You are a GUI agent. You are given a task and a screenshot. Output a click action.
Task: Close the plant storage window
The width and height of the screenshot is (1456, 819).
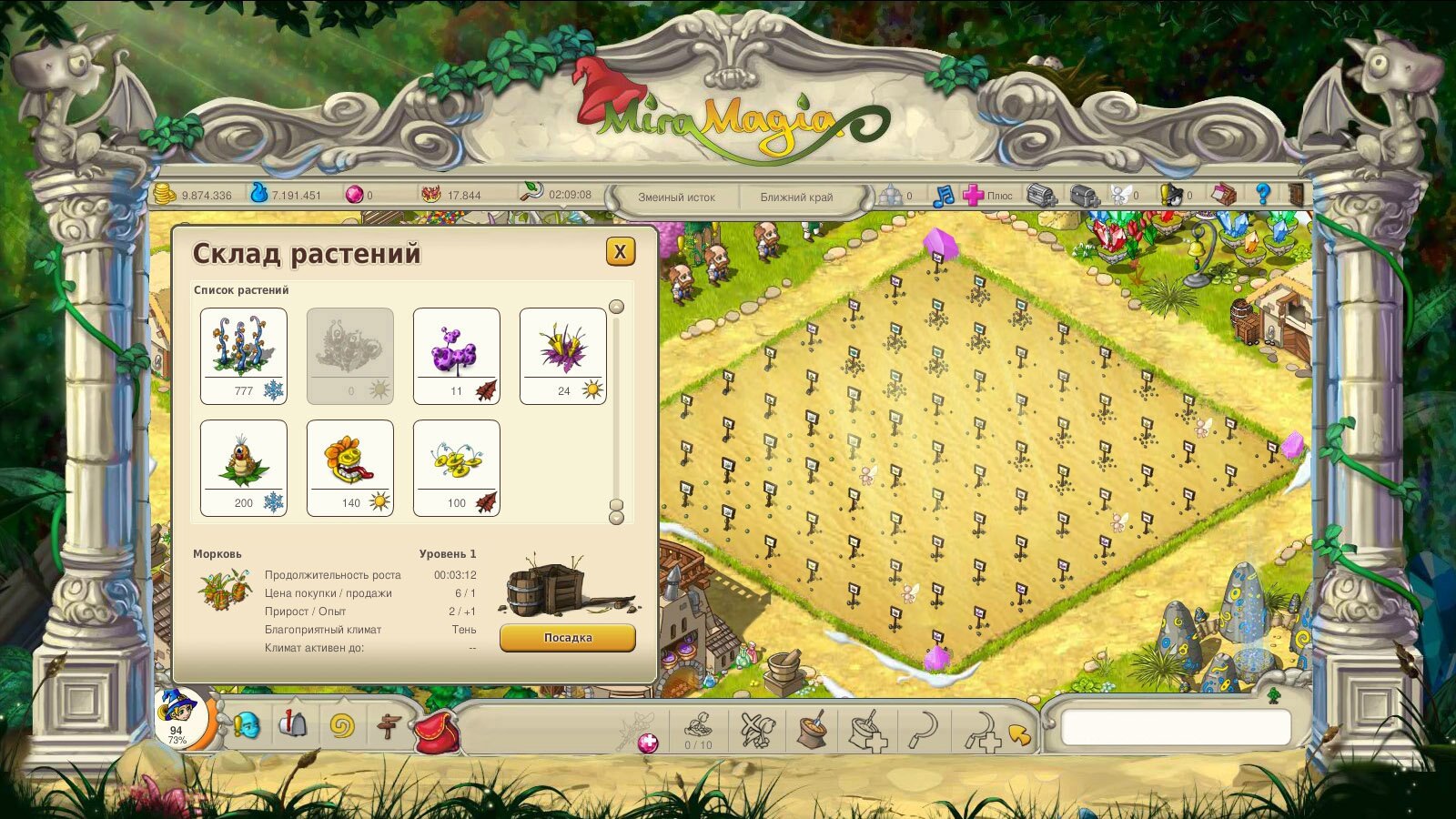pyautogui.click(x=620, y=252)
